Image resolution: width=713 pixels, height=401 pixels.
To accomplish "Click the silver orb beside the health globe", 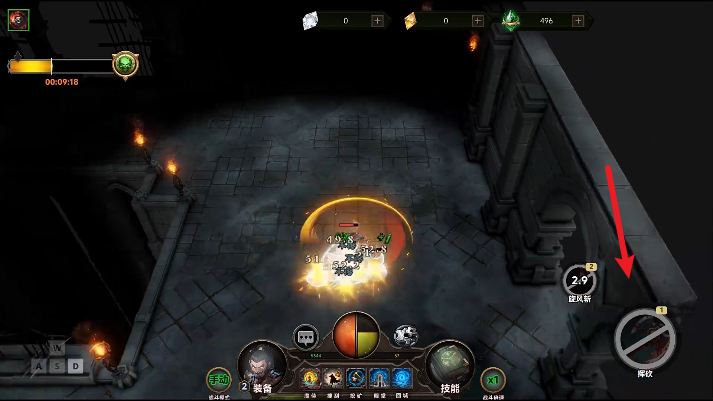I will click(405, 335).
